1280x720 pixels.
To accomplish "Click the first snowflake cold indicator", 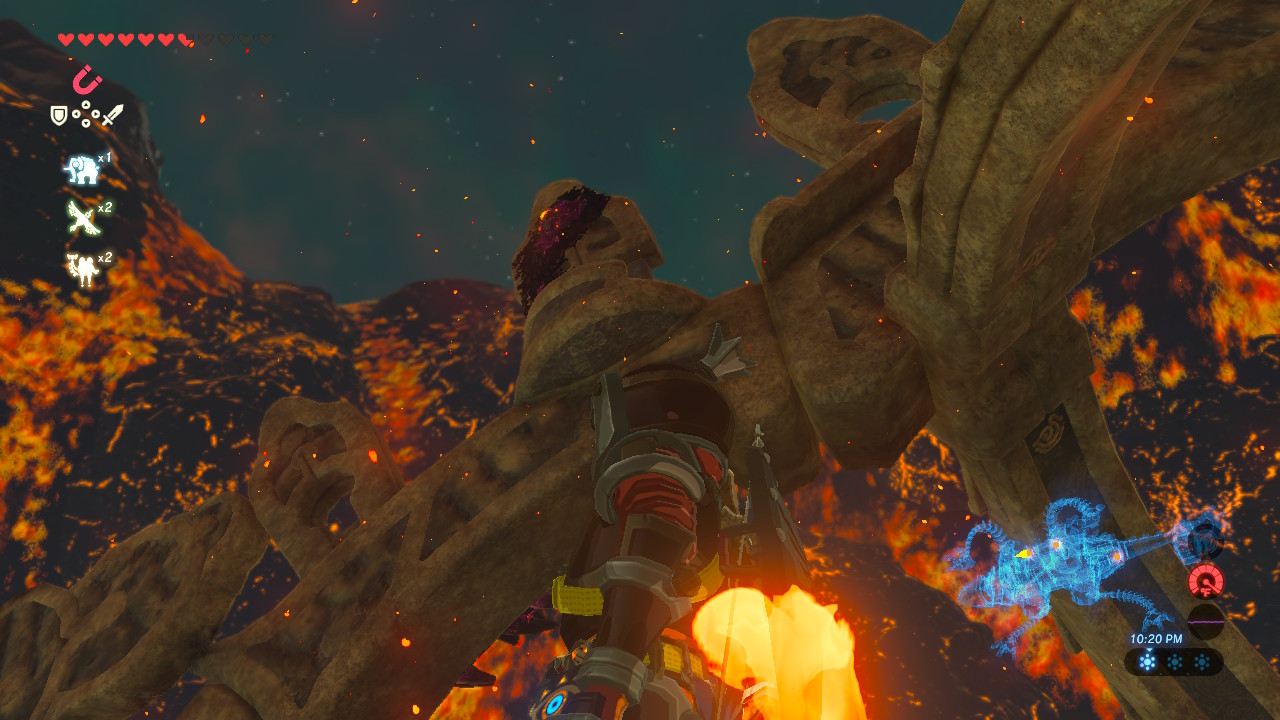I will 1147,662.
